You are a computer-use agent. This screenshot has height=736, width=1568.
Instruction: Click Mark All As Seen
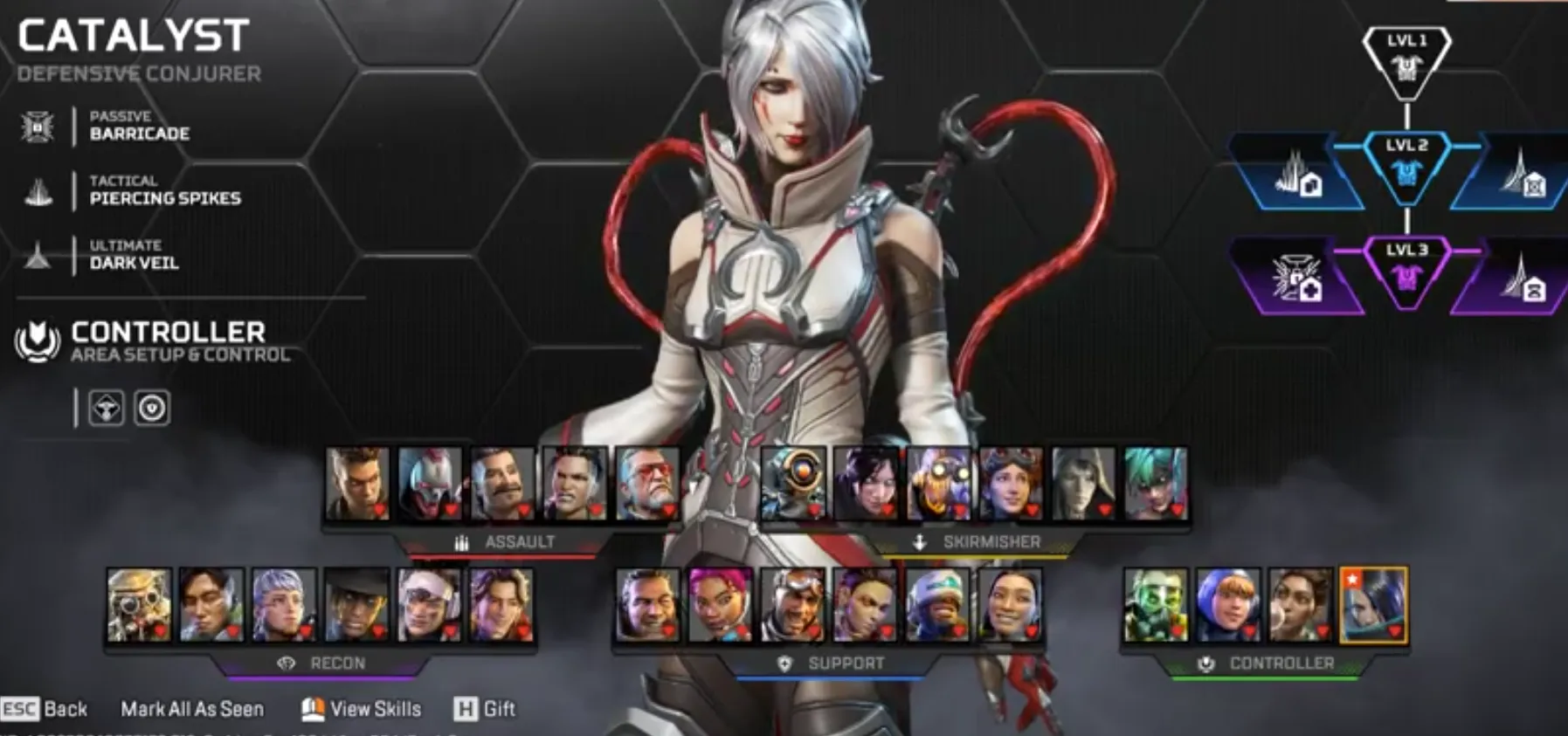pyautogui.click(x=191, y=709)
